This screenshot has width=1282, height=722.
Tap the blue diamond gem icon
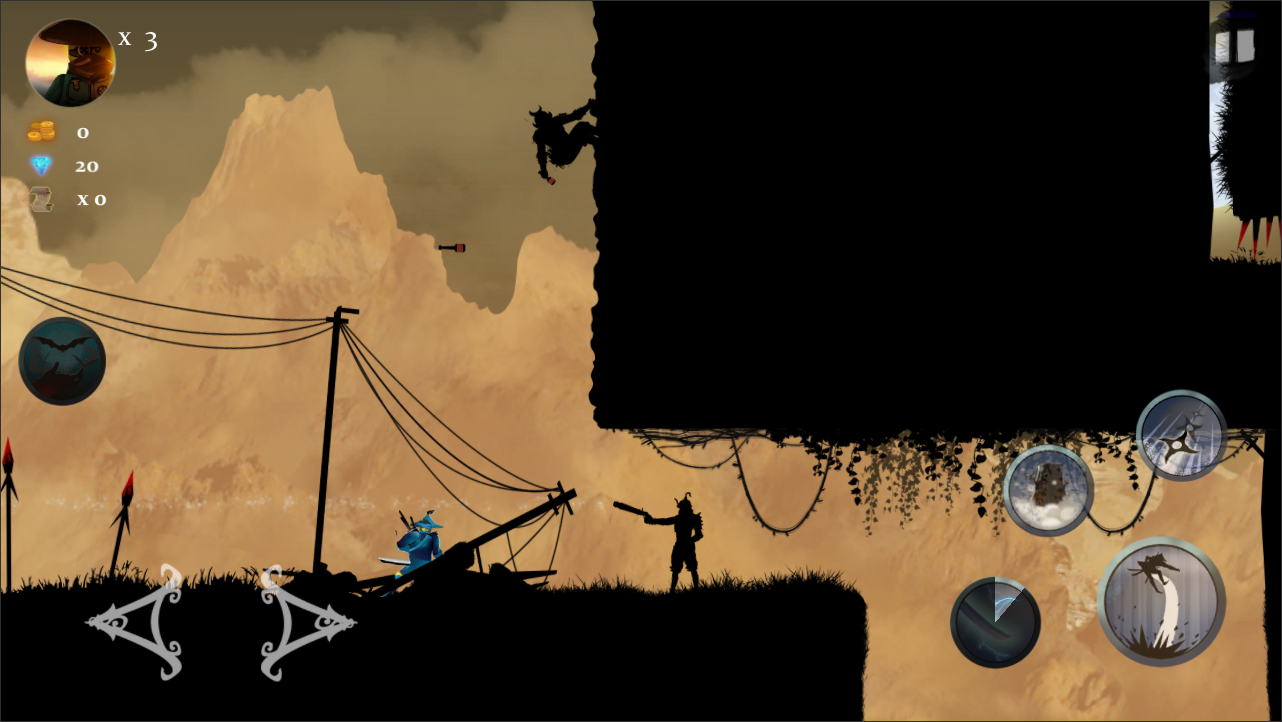coord(42,165)
